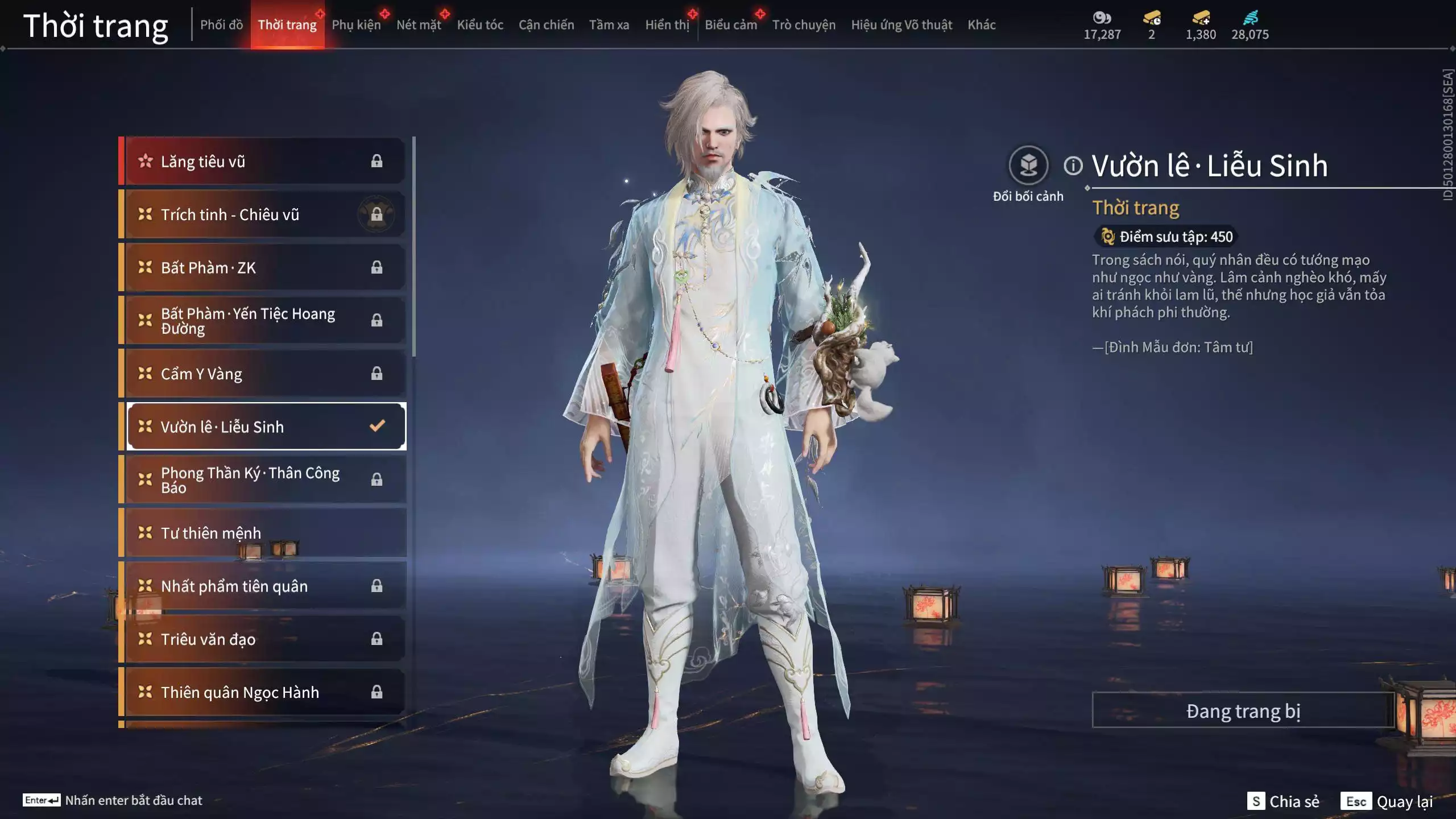Open the Phụ kiện tab
Viewport: 1456px width, 819px height.
356,25
